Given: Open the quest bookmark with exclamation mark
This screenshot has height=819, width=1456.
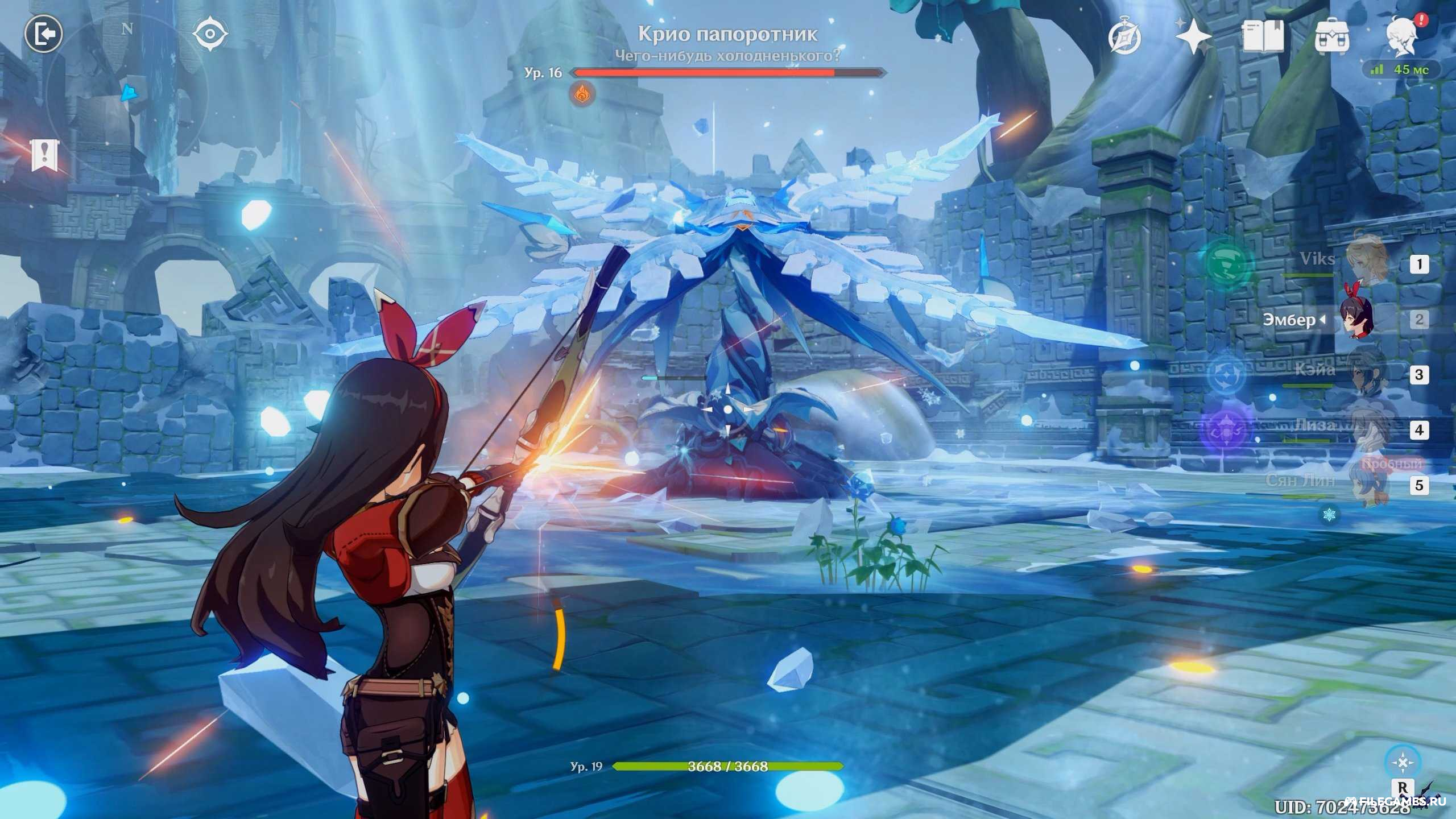Looking at the screenshot, I should pos(44,154).
